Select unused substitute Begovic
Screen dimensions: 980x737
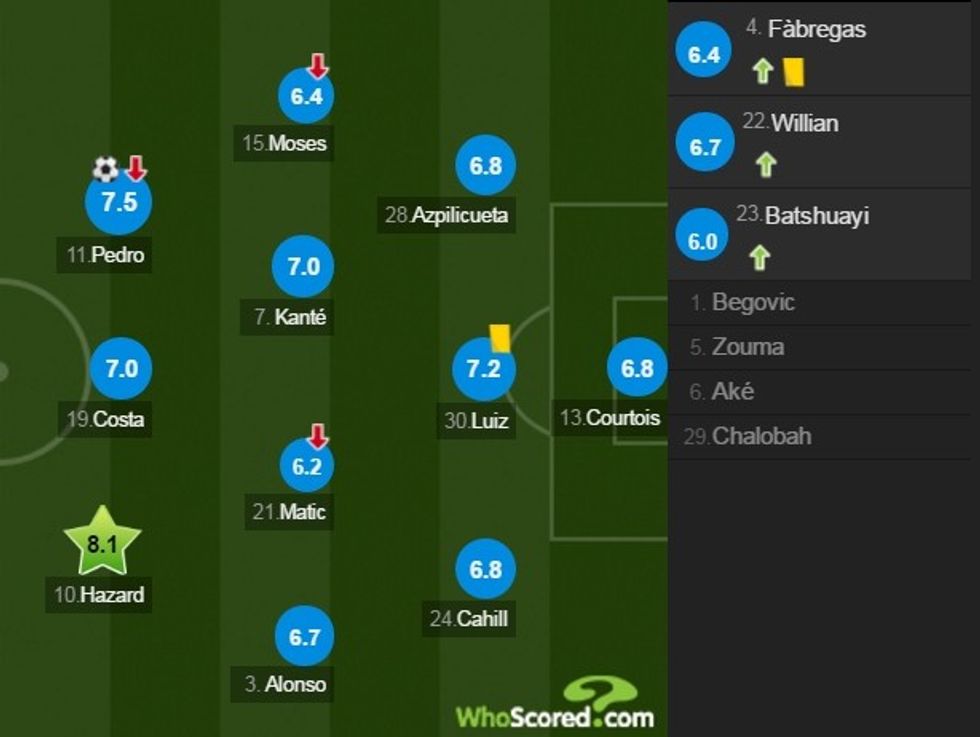pos(755,302)
